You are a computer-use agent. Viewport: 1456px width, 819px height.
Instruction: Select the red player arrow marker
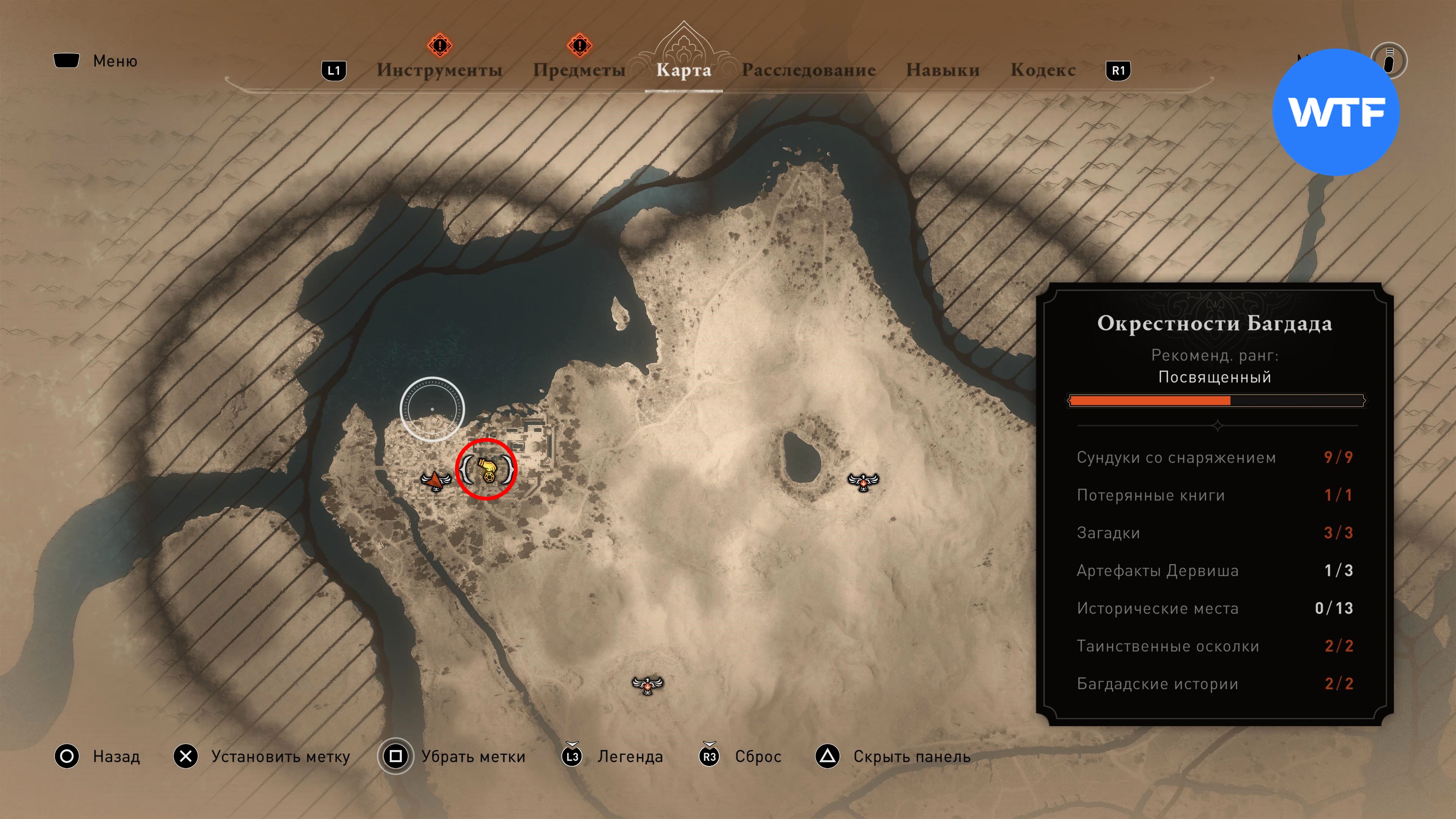click(x=434, y=480)
